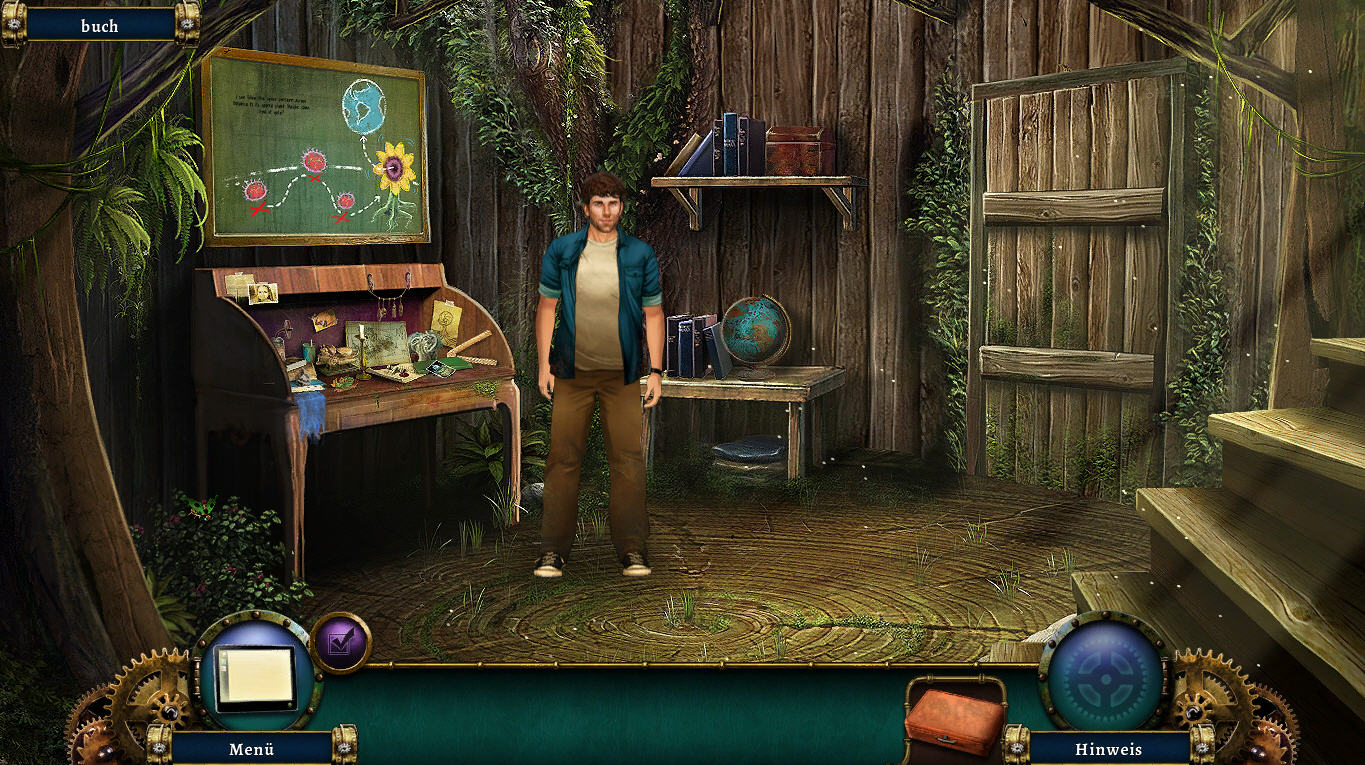Open the journal notebook orb
The height and width of the screenshot is (765, 1365).
[x=256, y=674]
